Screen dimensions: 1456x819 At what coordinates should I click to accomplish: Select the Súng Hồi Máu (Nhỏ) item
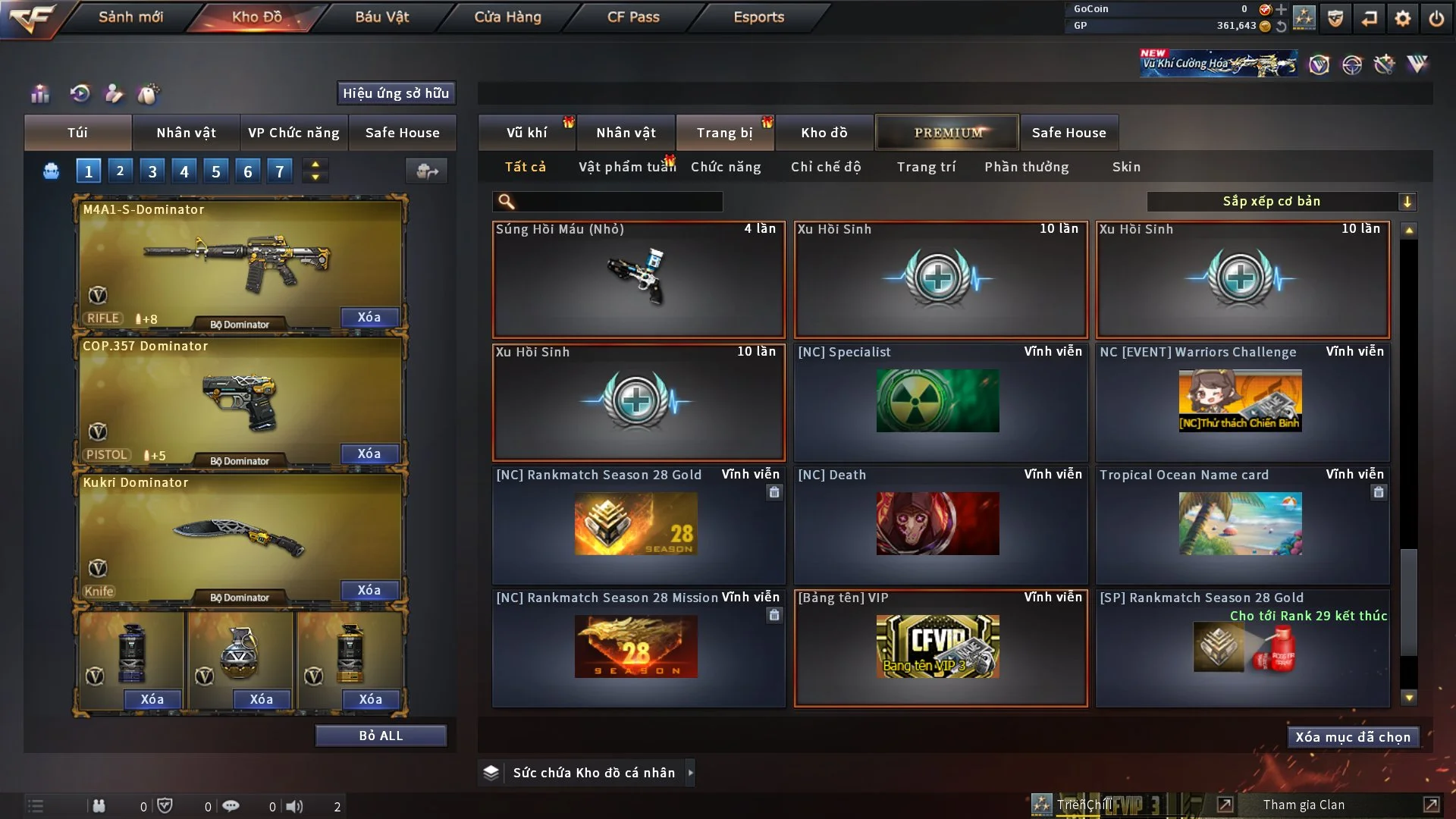pyautogui.click(x=639, y=279)
